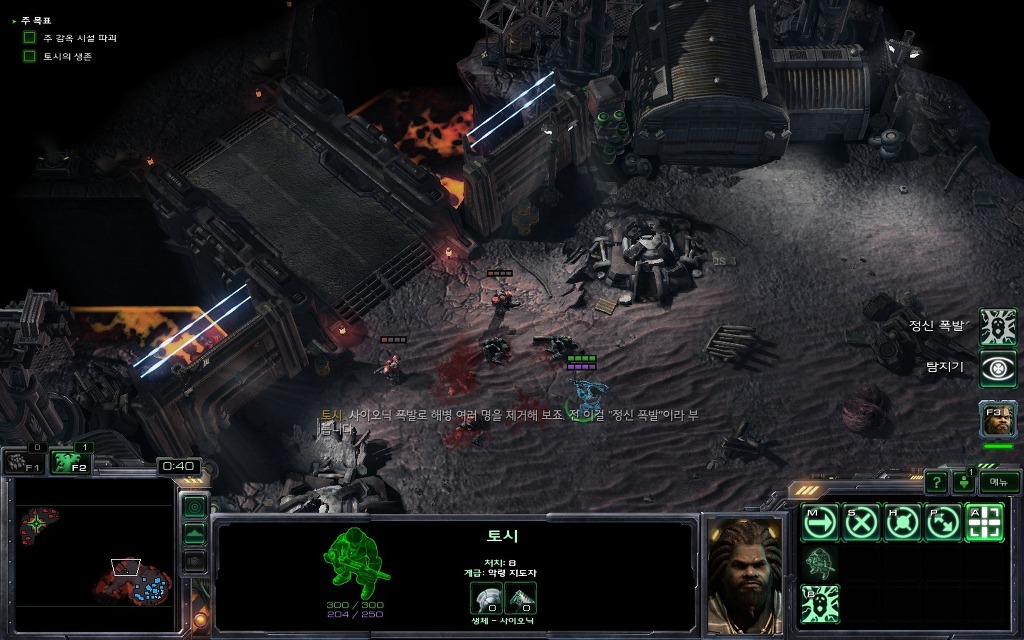The image size is (1024, 640).
Task: Open the 메뉴 (Menu) button
Action: (998, 481)
